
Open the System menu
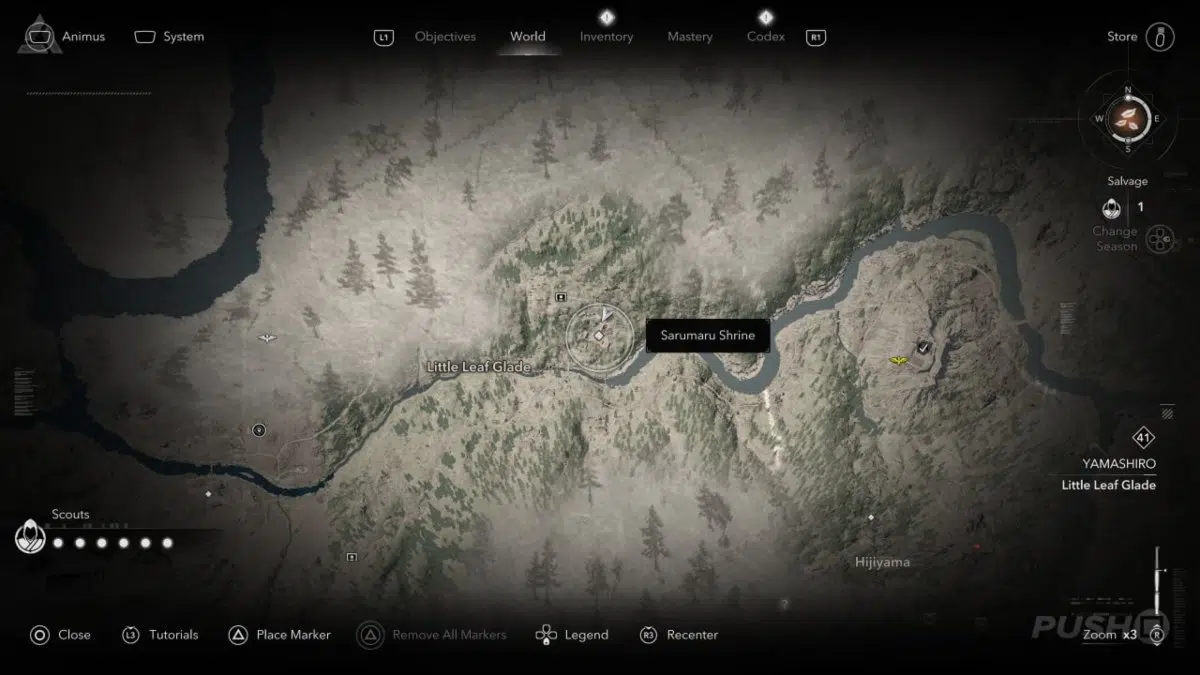(x=169, y=37)
